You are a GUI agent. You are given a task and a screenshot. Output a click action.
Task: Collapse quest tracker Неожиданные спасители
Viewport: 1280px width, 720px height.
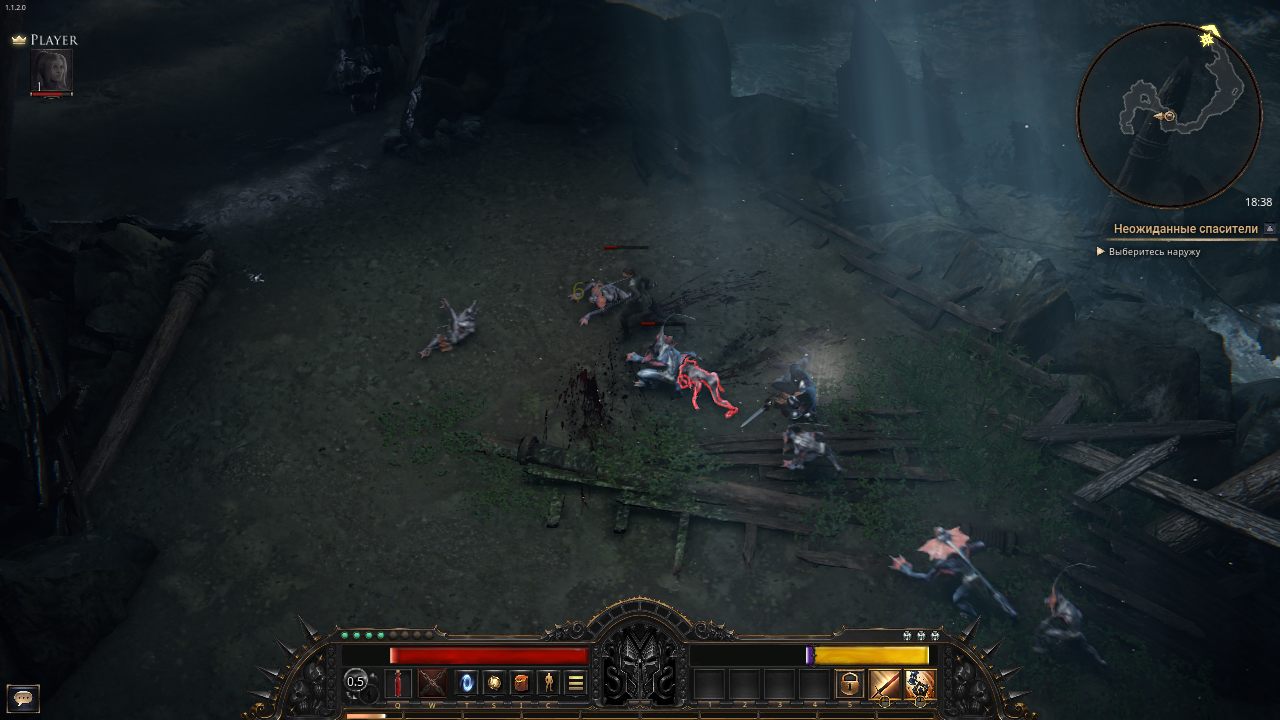coord(1268,228)
